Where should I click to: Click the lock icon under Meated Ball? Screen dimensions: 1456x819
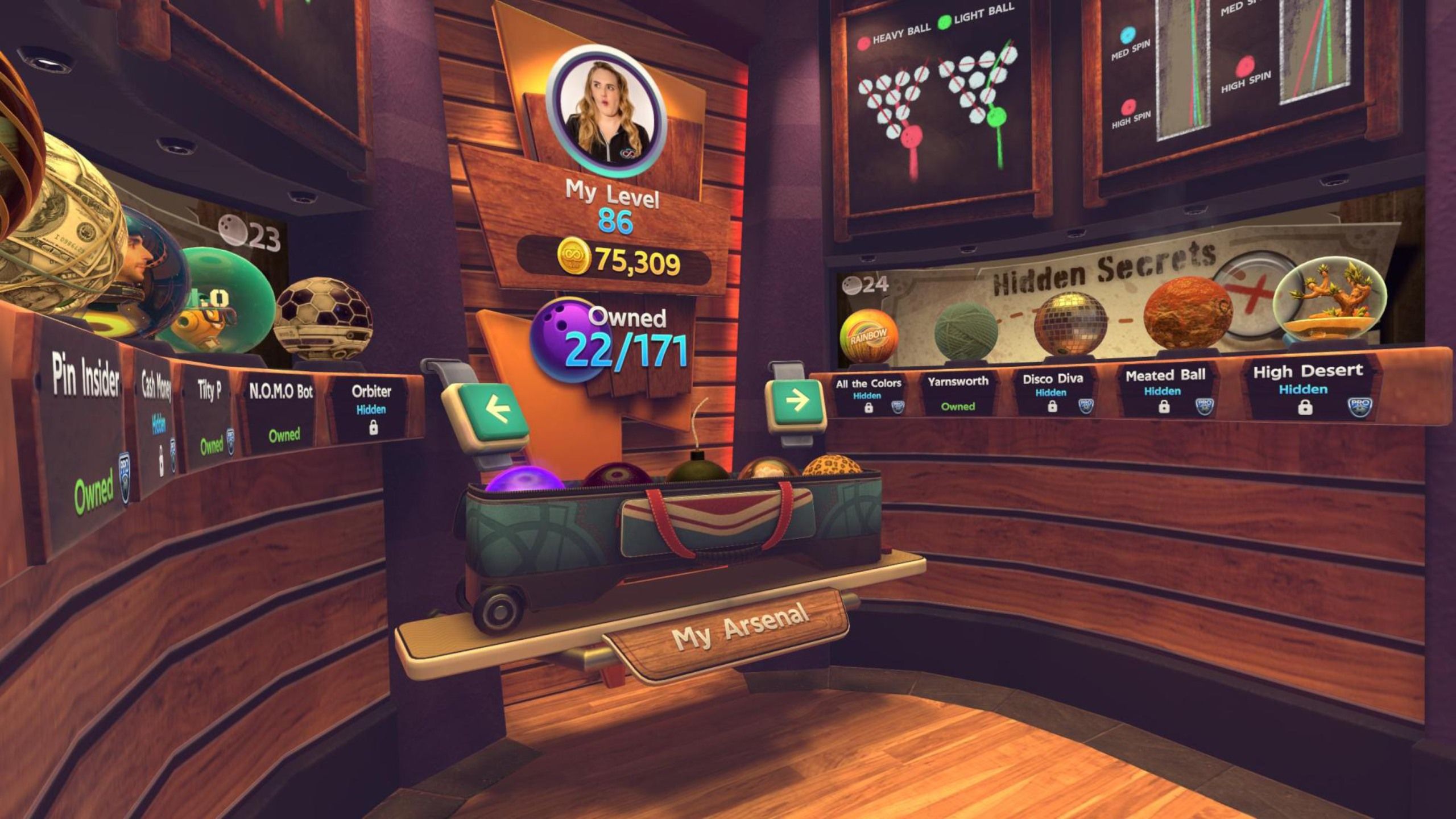pyautogui.click(x=1164, y=407)
